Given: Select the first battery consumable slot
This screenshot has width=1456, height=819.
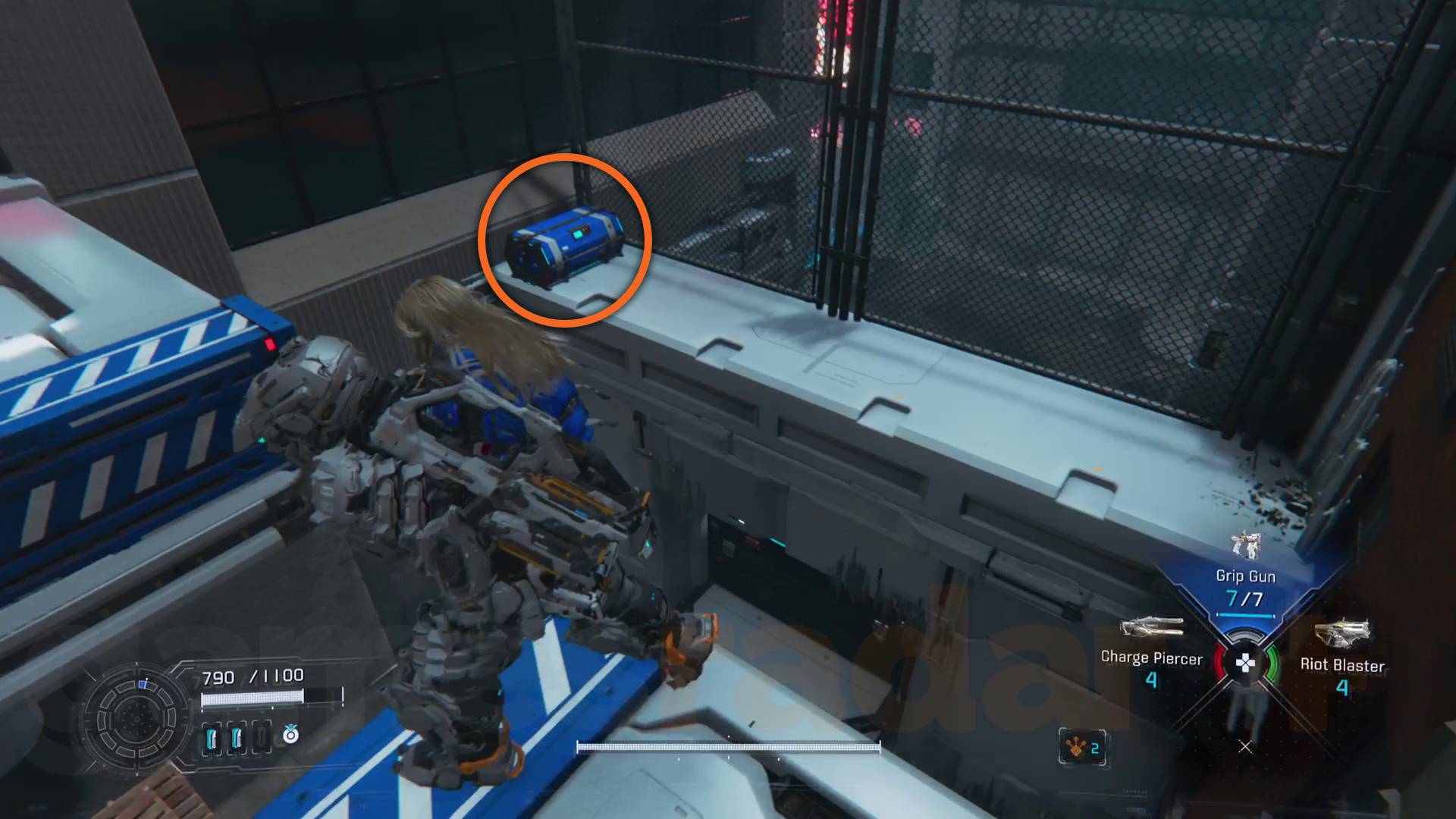Looking at the screenshot, I should tap(212, 739).
